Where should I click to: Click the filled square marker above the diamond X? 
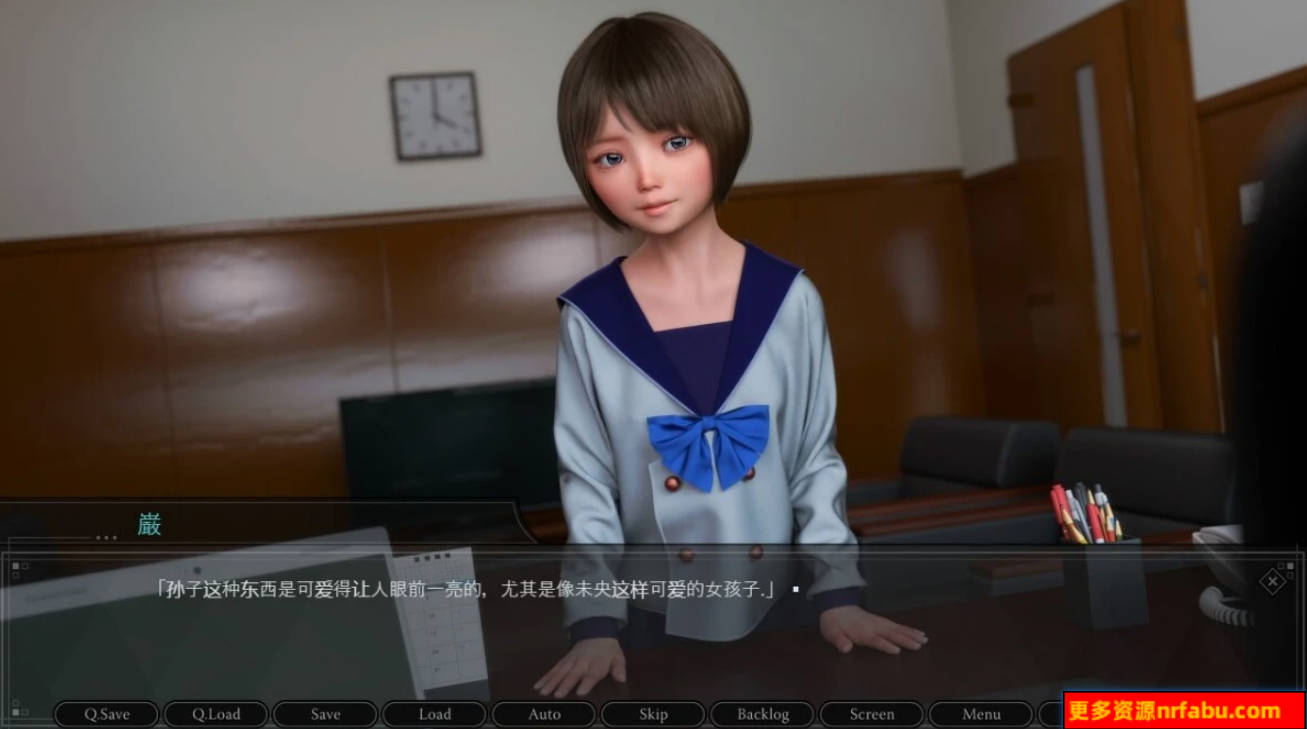(x=1290, y=565)
